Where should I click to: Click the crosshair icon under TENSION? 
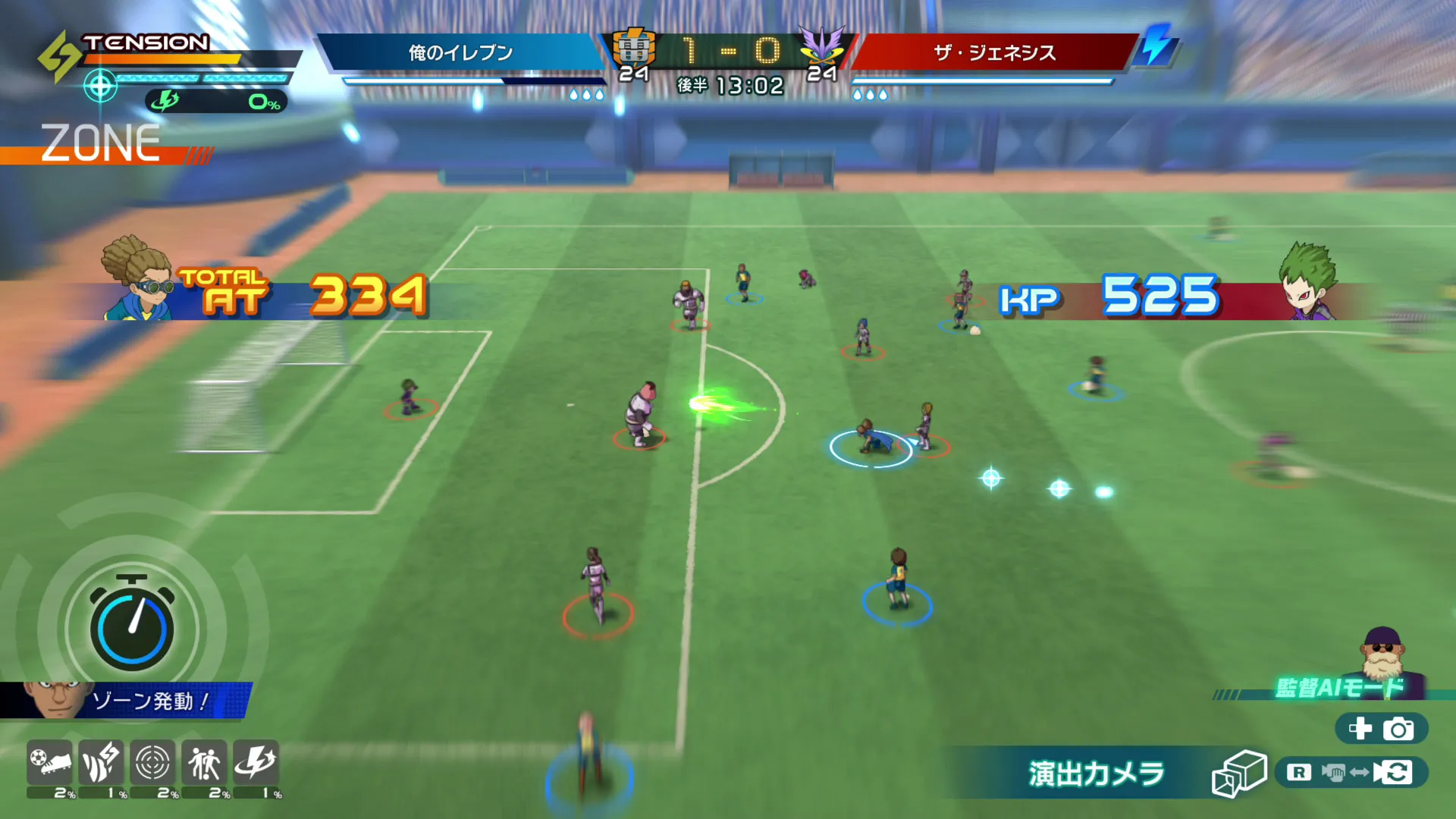tap(100, 86)
